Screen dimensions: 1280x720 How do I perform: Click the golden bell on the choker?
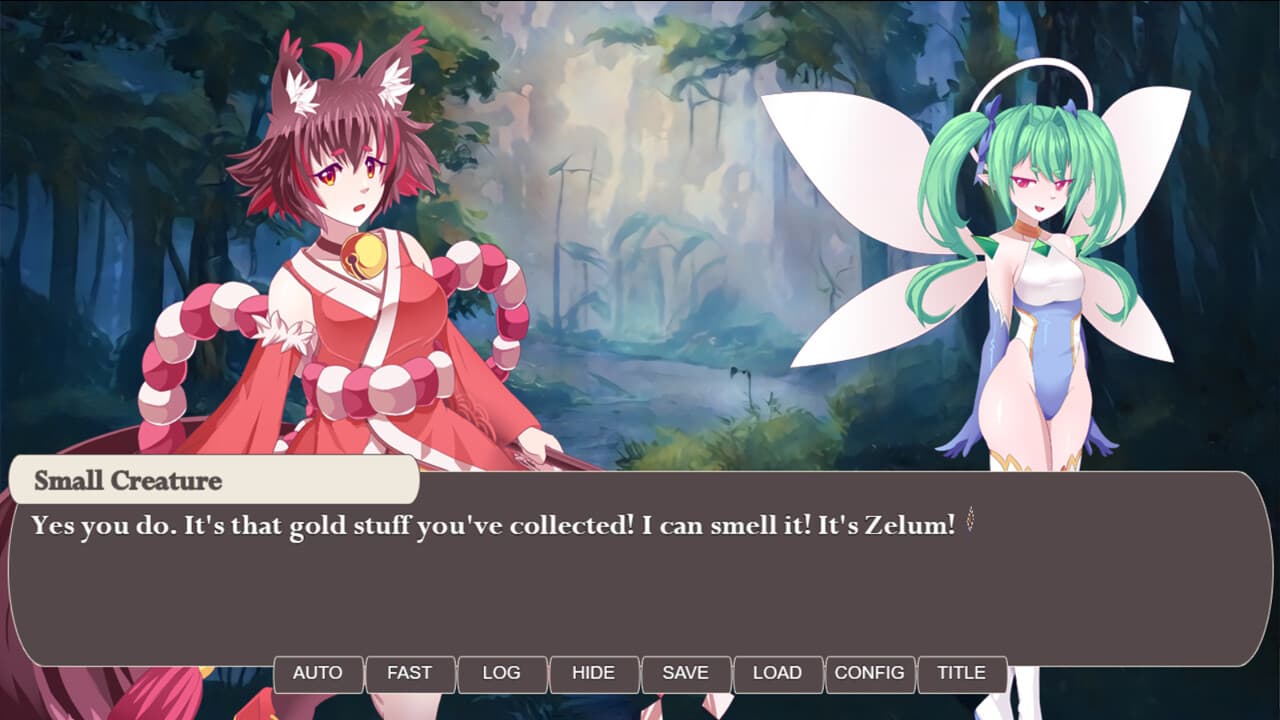click(x=362, y=255)
